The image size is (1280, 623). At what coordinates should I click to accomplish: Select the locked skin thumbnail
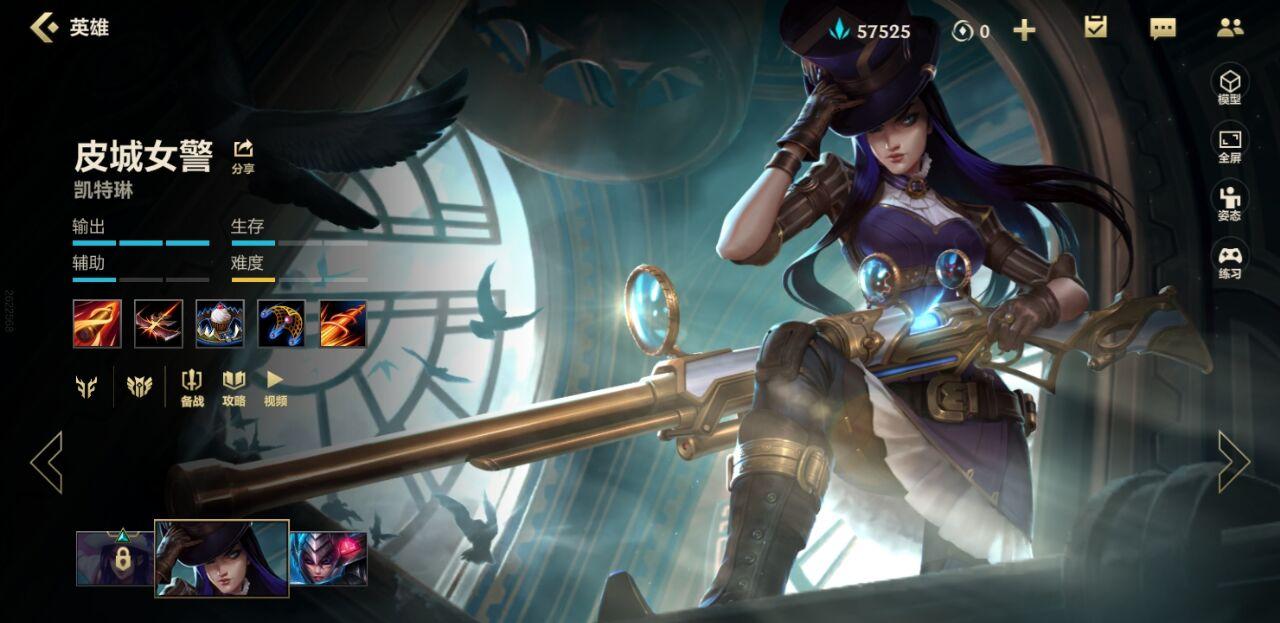click(115, 558)
